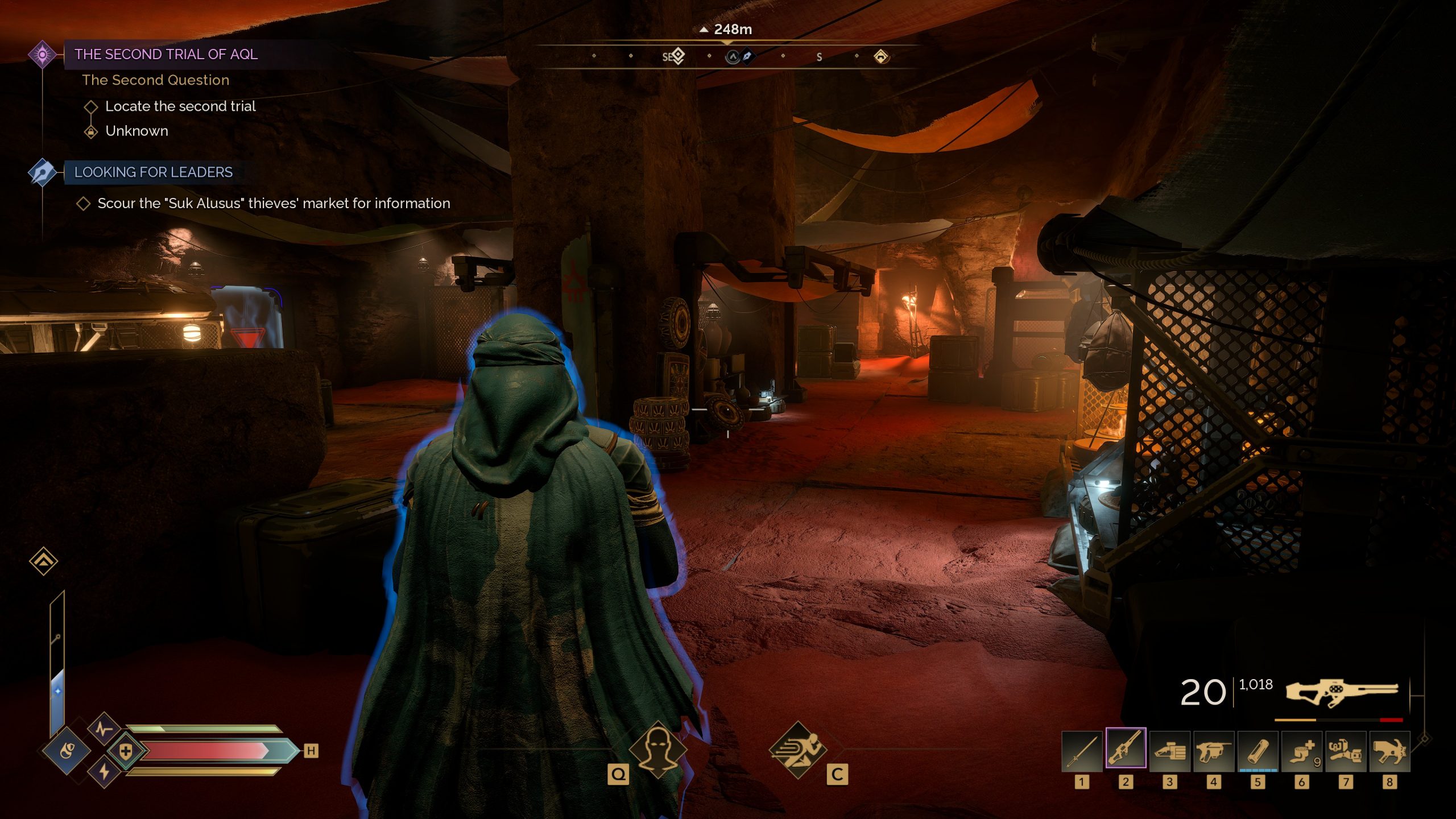Equip the cutteray tool in slot 3

point(1169,751)
